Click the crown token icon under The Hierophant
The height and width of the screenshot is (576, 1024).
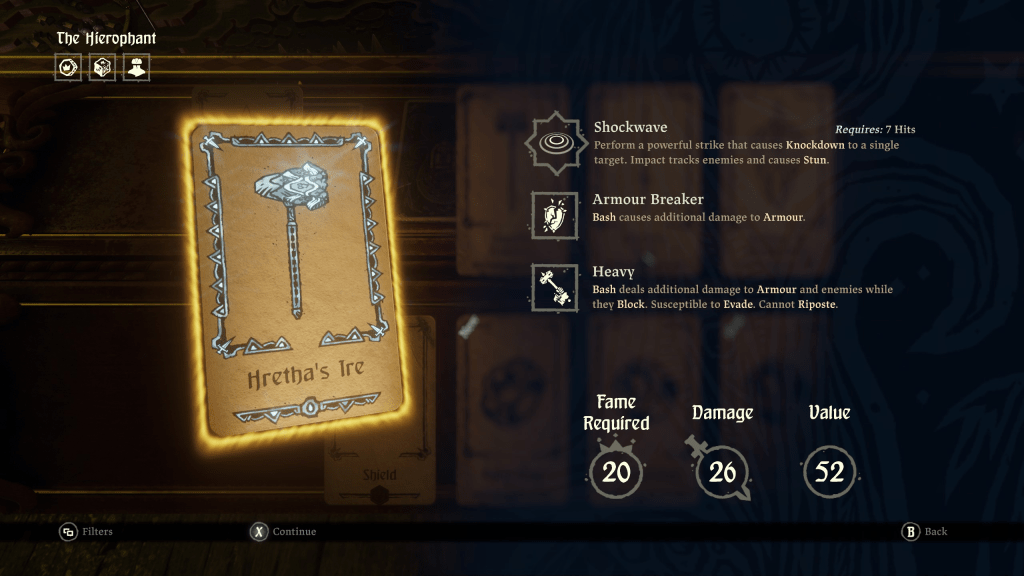point(68,68)
